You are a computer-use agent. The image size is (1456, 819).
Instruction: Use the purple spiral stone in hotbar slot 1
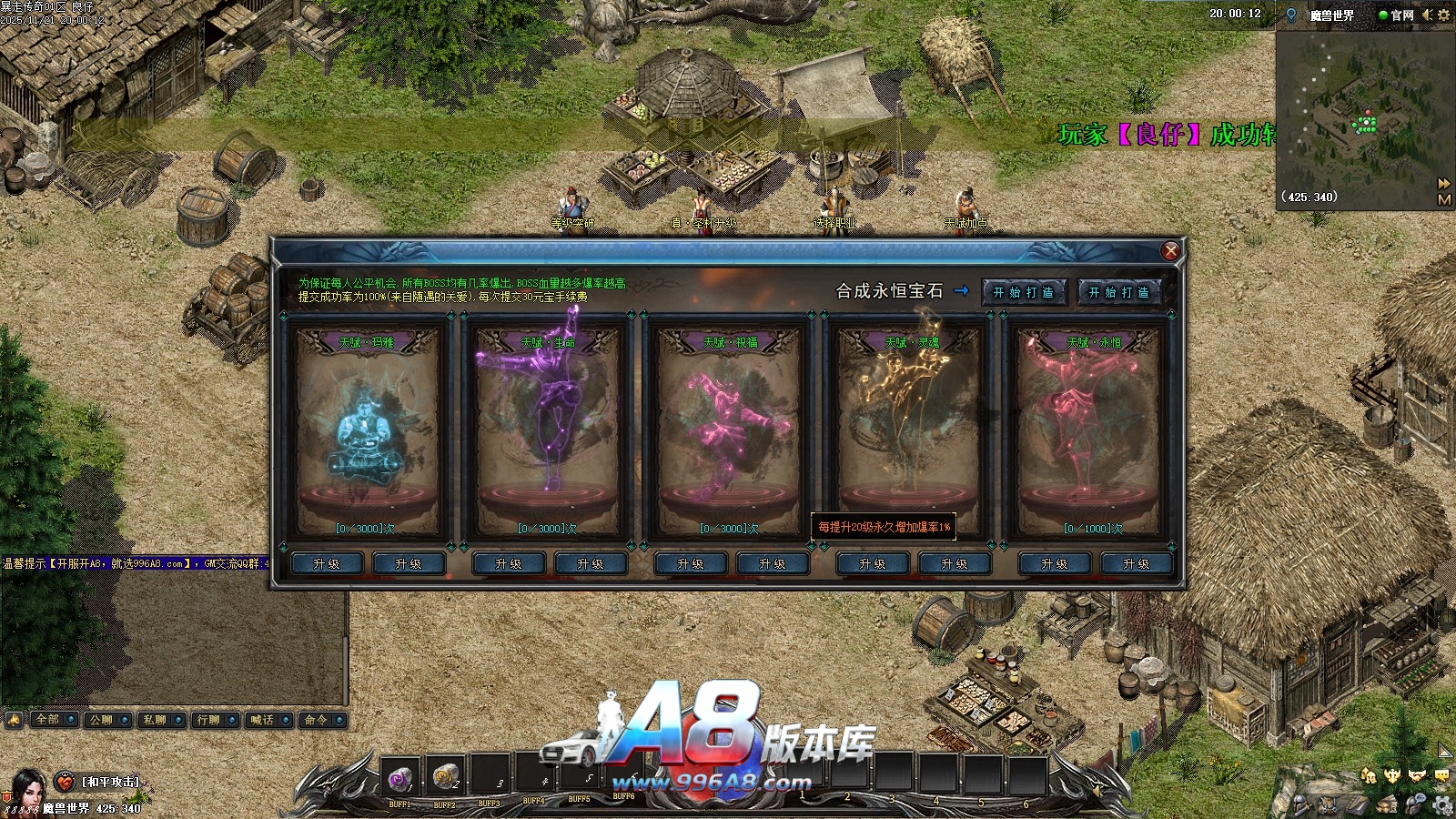click(x=399, y=778)
